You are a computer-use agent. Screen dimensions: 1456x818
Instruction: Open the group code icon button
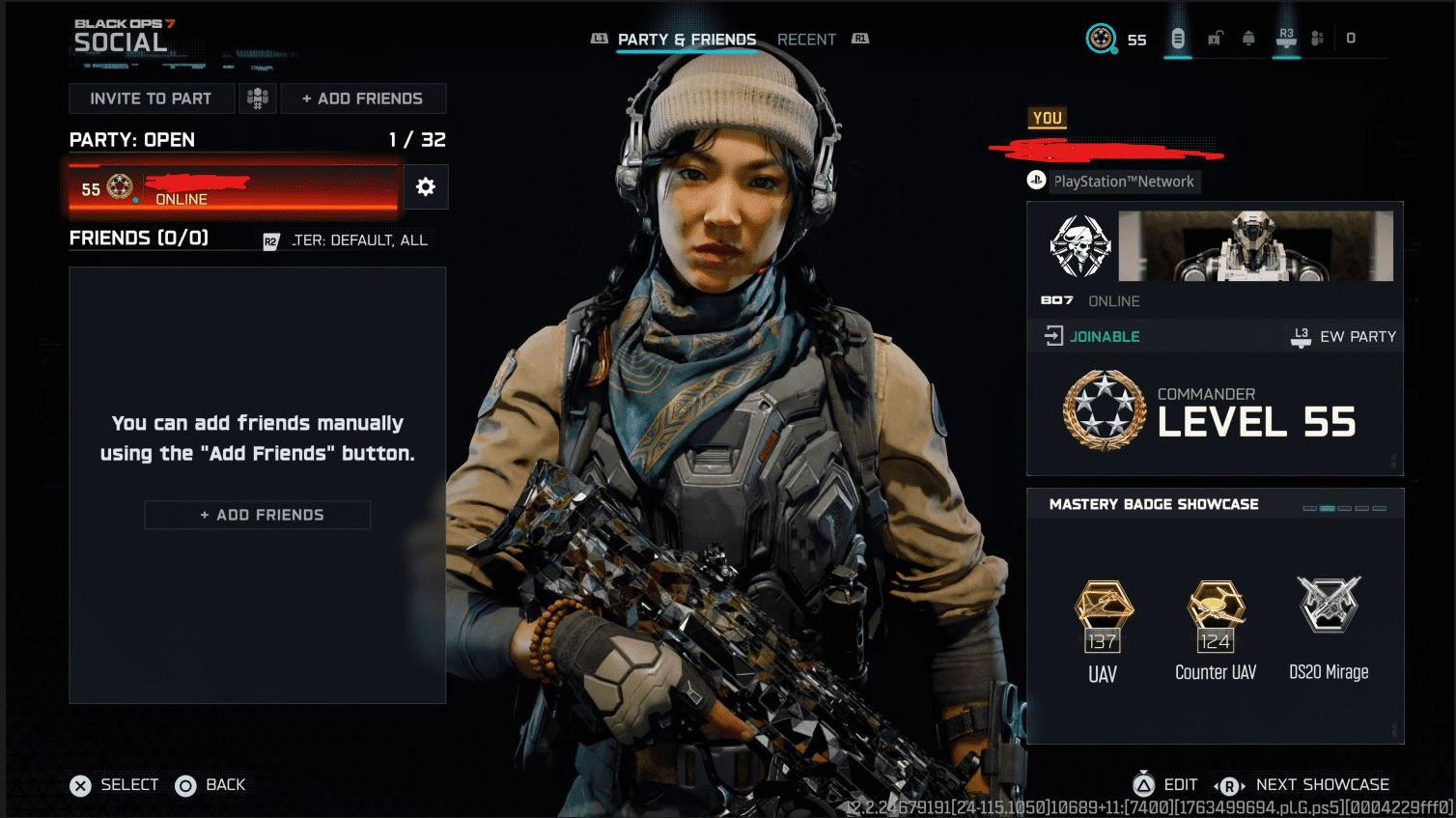pyautogui.click(x=258, y=99)
